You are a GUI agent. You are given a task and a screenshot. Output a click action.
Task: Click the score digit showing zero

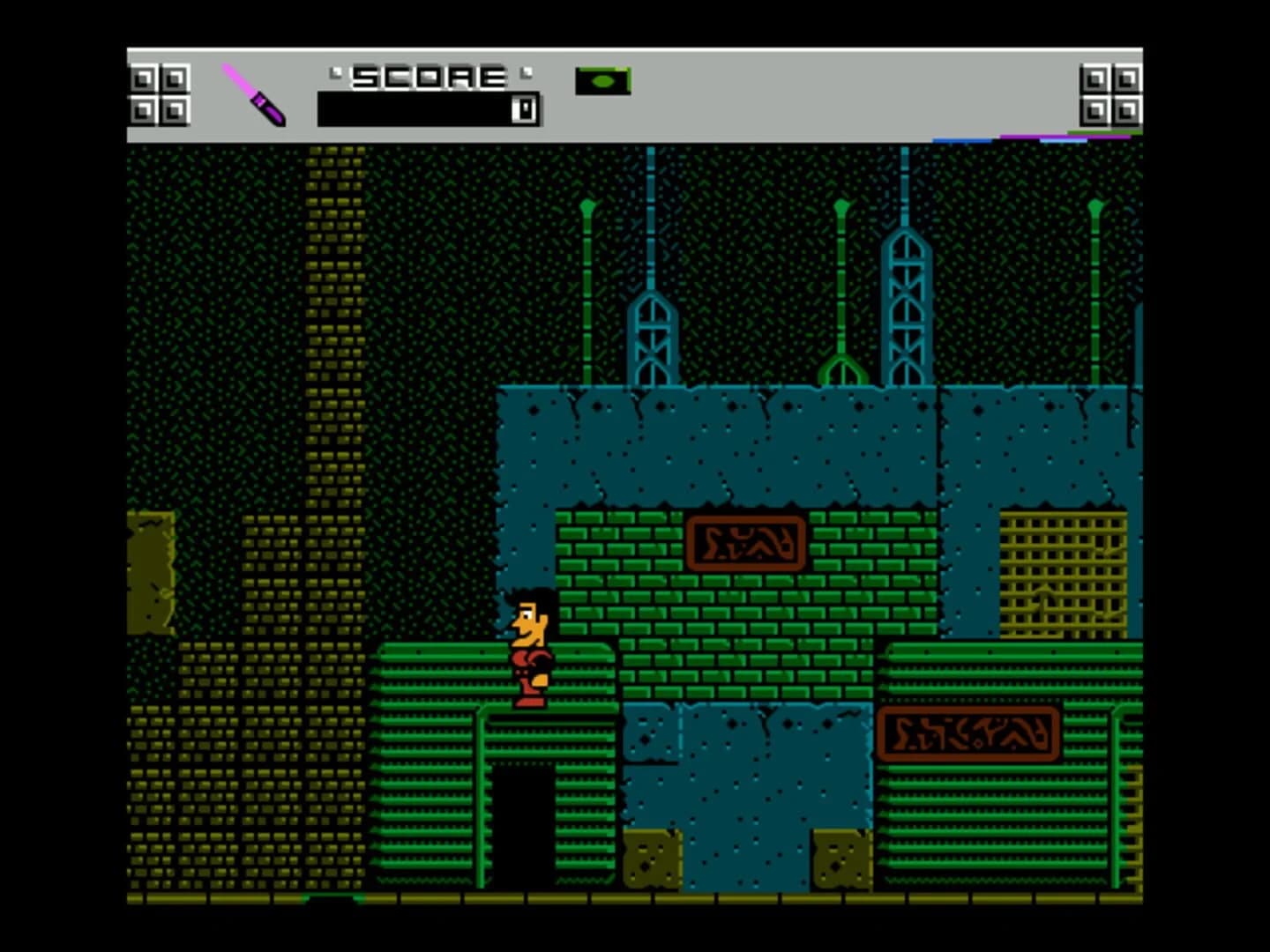click(522, 108)
